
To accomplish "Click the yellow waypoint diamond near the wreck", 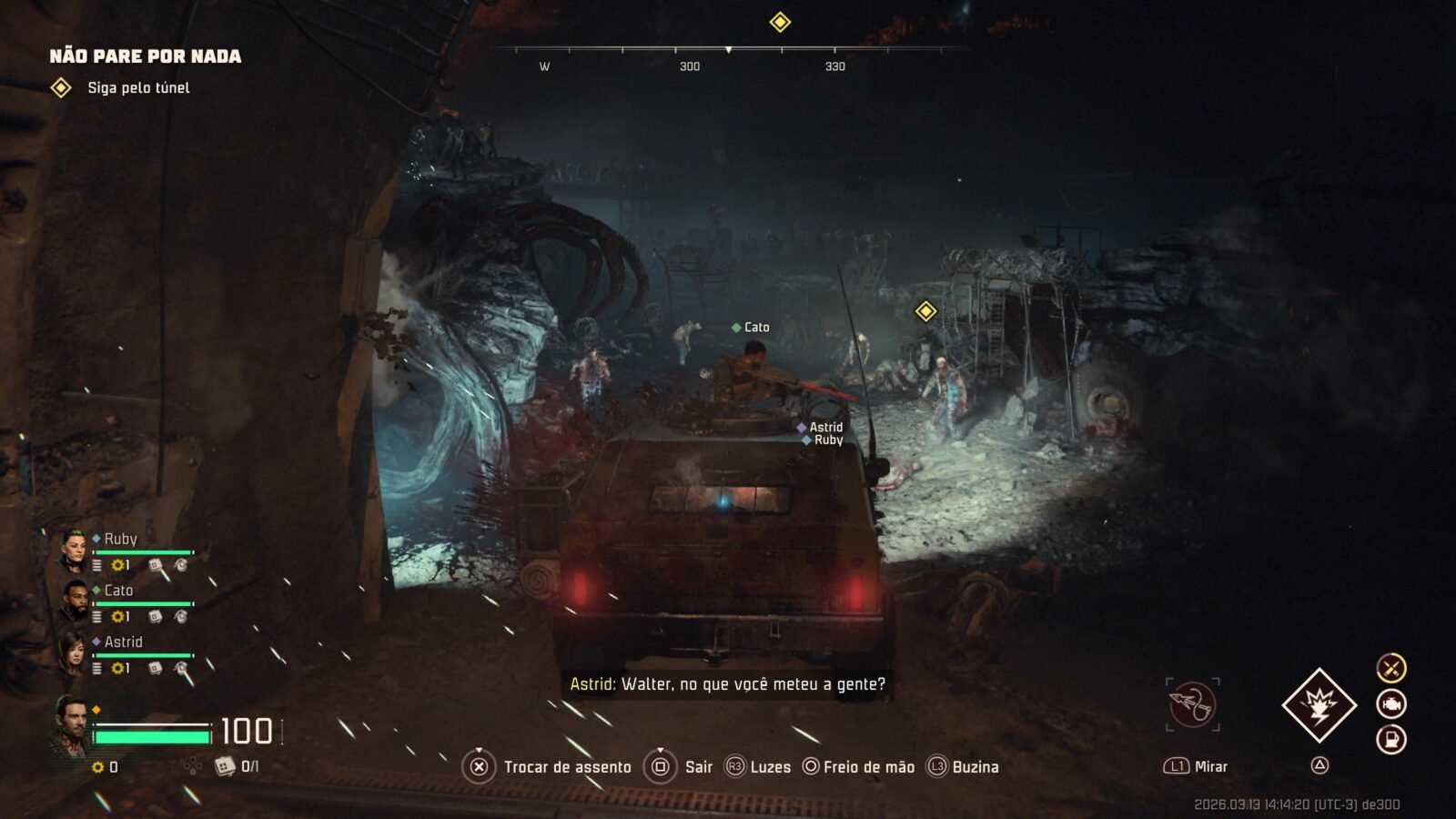I will (x=925, y=312).
